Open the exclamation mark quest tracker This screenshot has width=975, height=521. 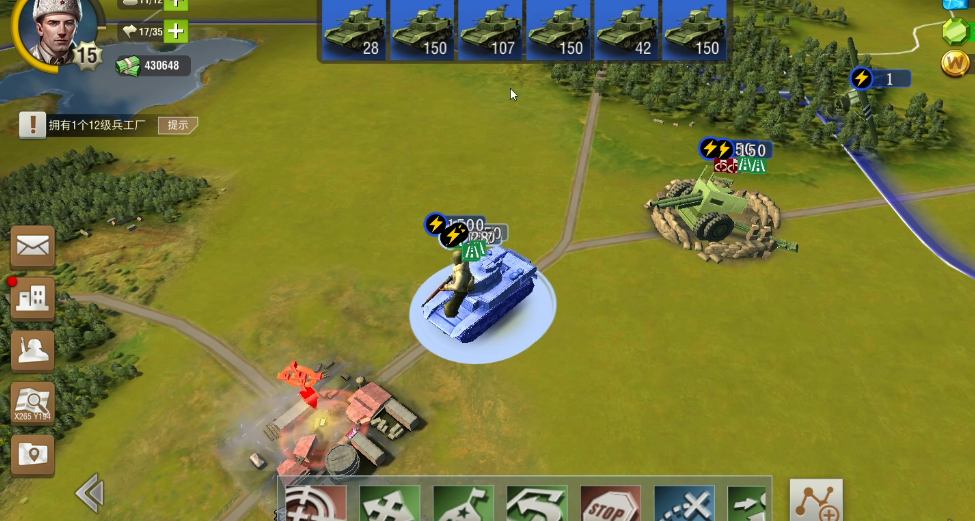tap(33, 125)
